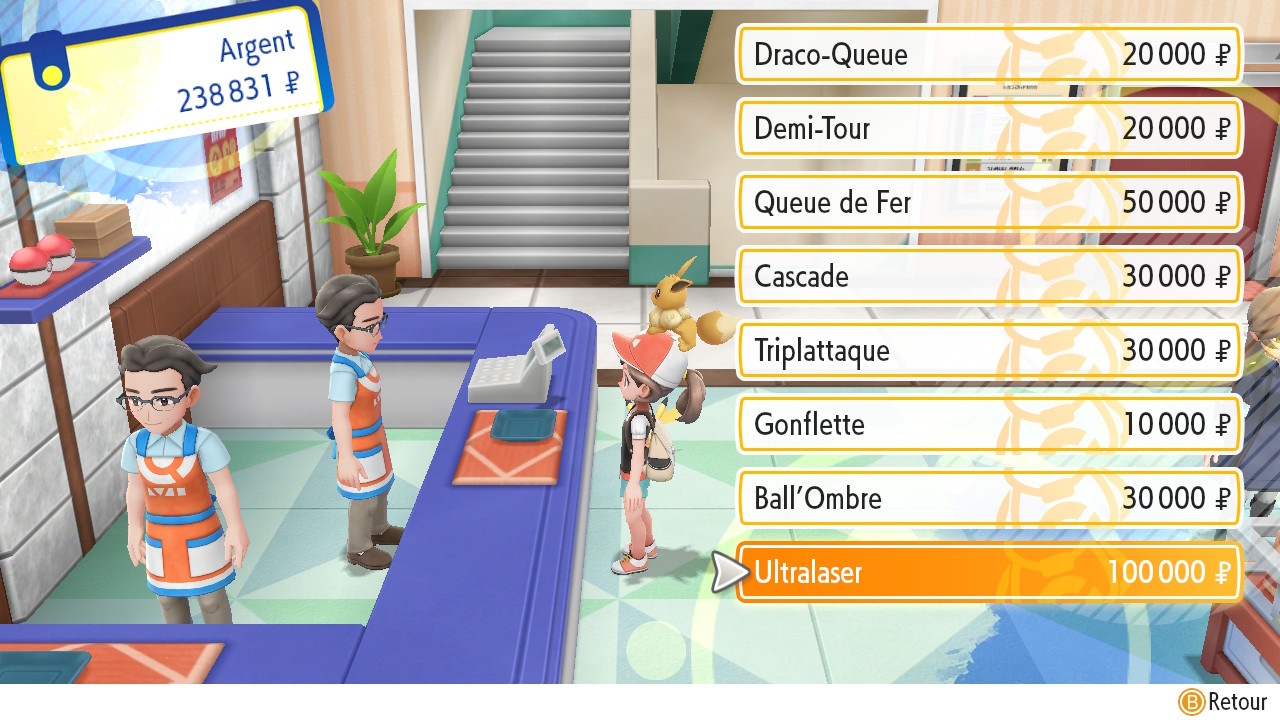Select the Ball'Ombre shop entry
This screenshot has width=1280, height=720.
coord(988,498)
